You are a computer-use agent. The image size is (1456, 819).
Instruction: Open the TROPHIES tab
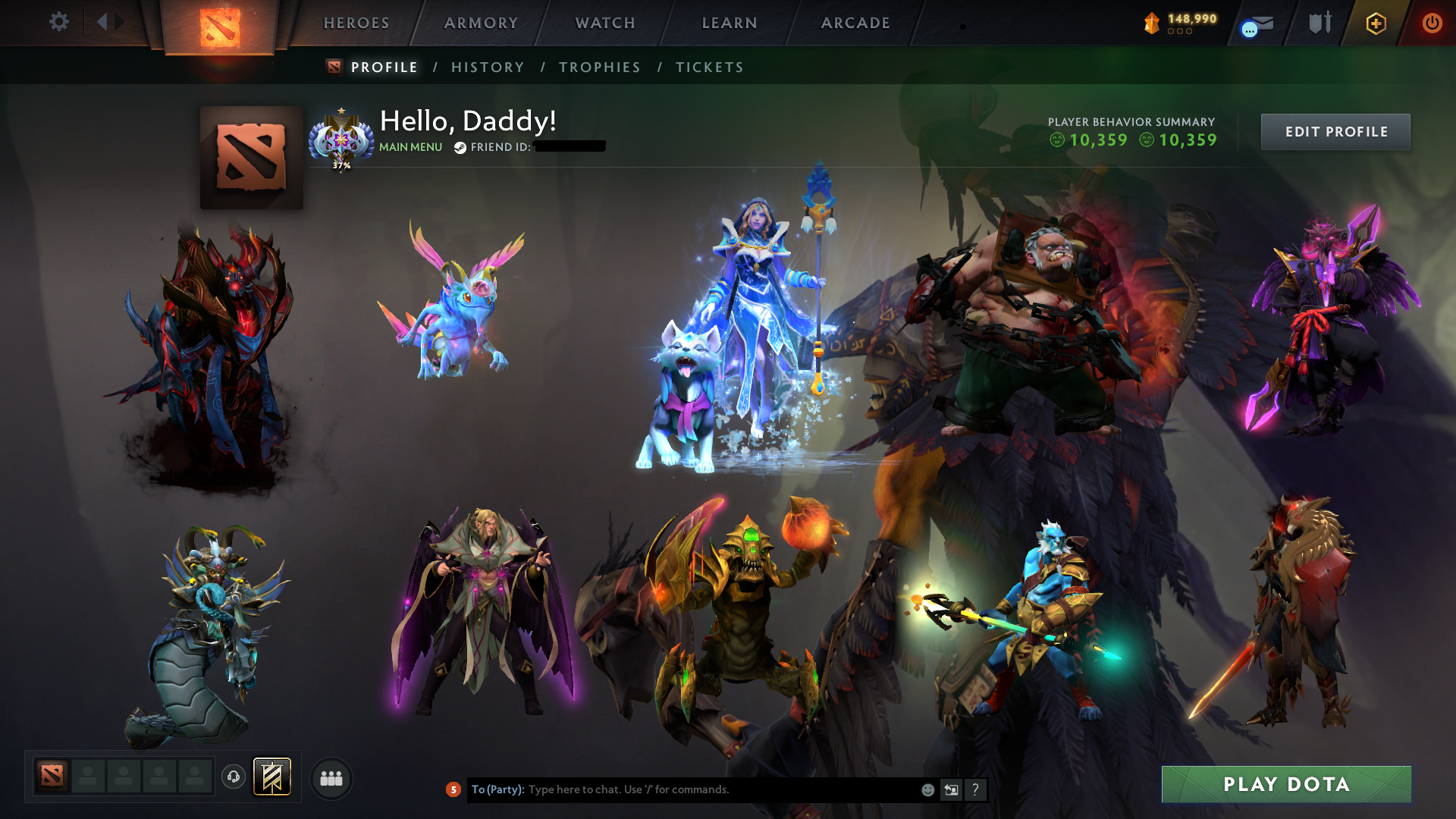tap(598, 67)
